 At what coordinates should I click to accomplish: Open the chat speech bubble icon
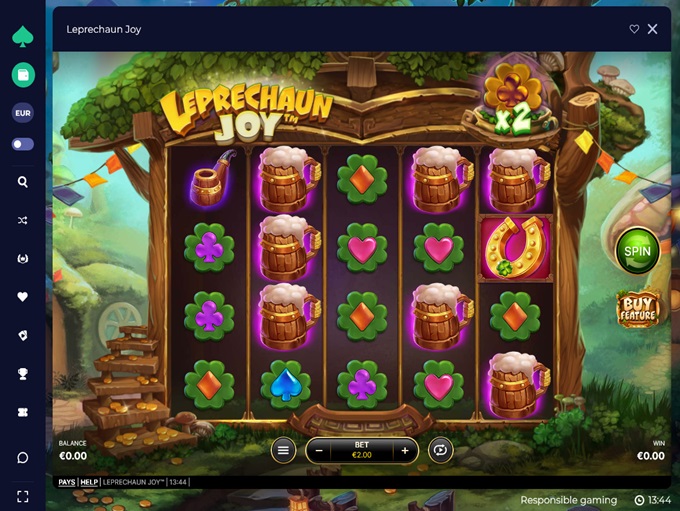23,457
